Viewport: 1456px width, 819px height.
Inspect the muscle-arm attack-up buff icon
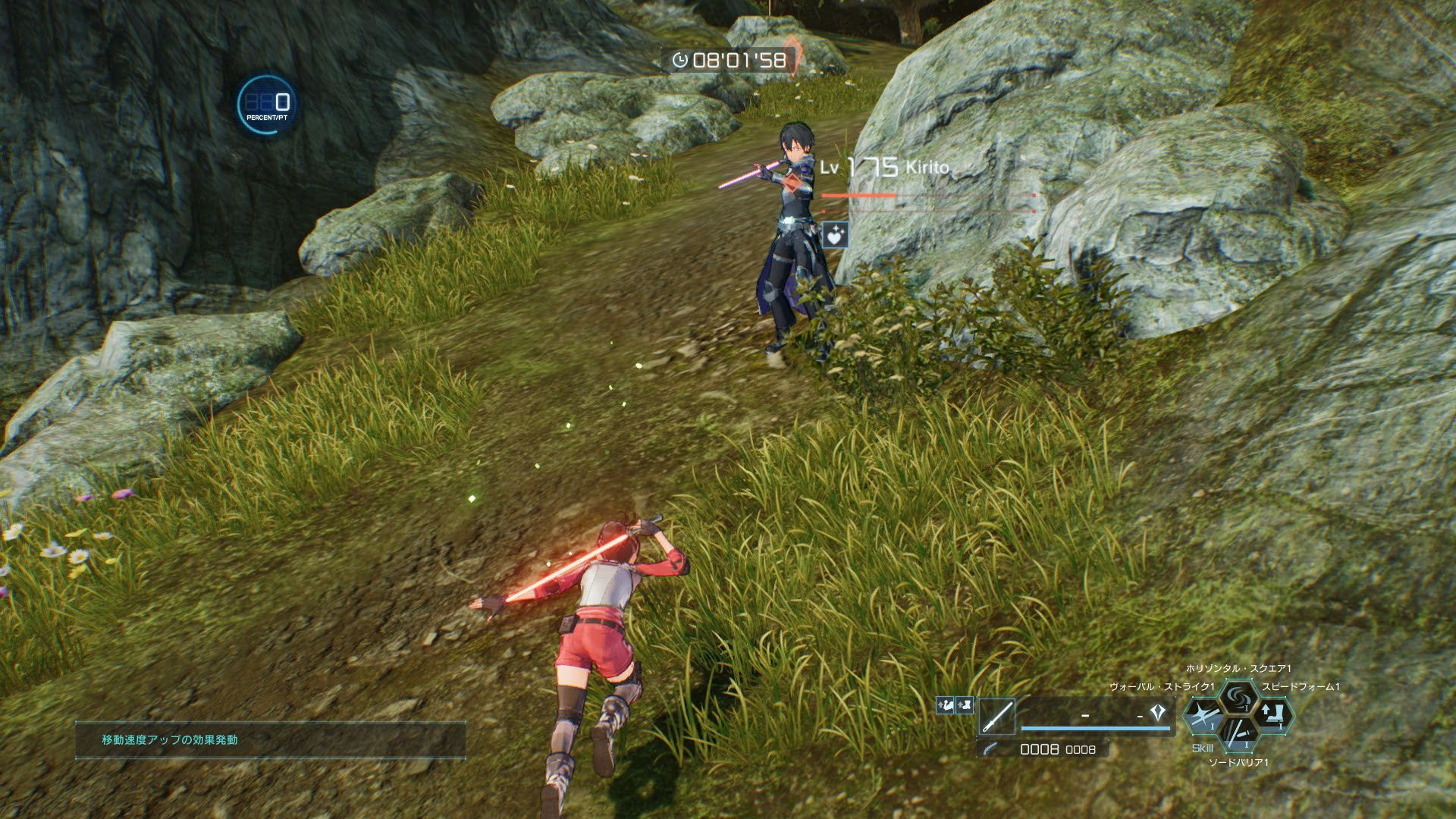pyautogui.click(x=946, y=705)
